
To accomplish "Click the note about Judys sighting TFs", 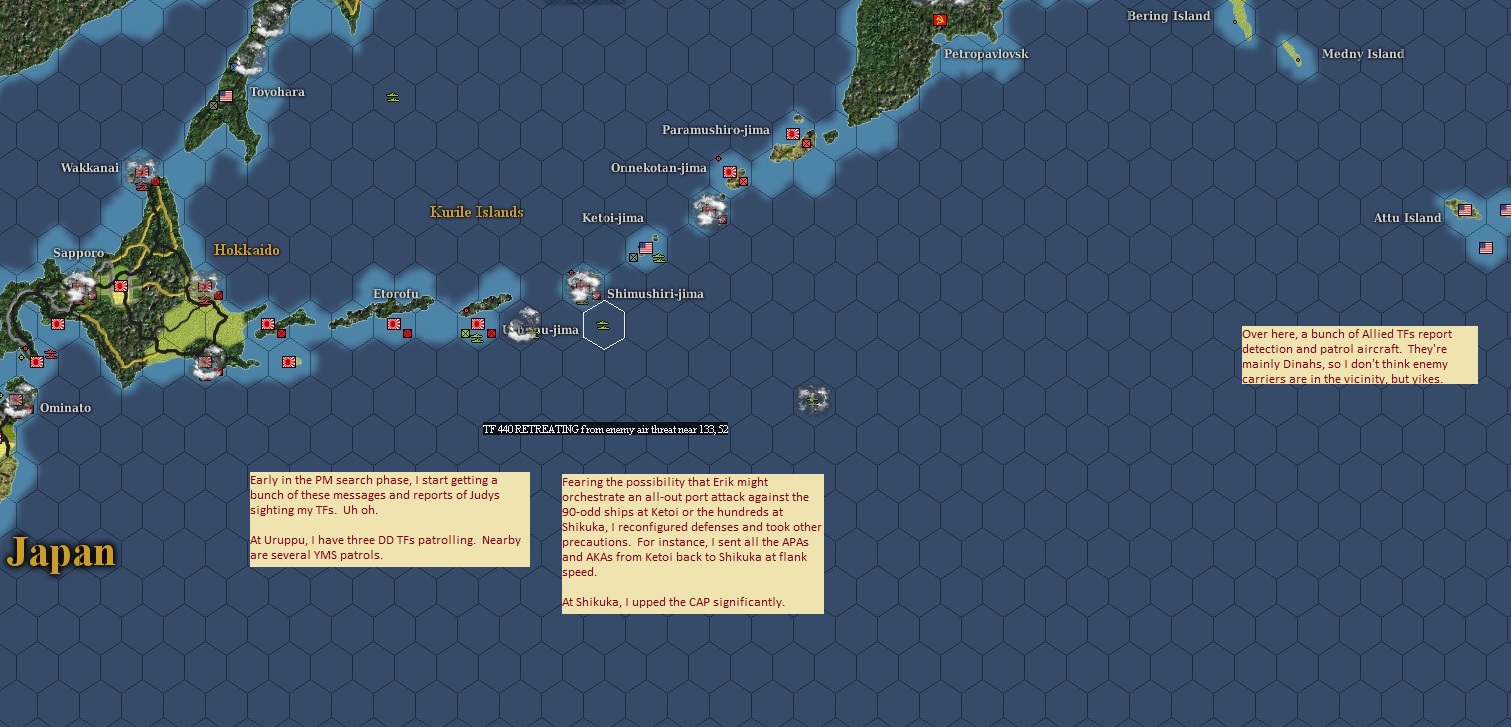I will 388,519.
